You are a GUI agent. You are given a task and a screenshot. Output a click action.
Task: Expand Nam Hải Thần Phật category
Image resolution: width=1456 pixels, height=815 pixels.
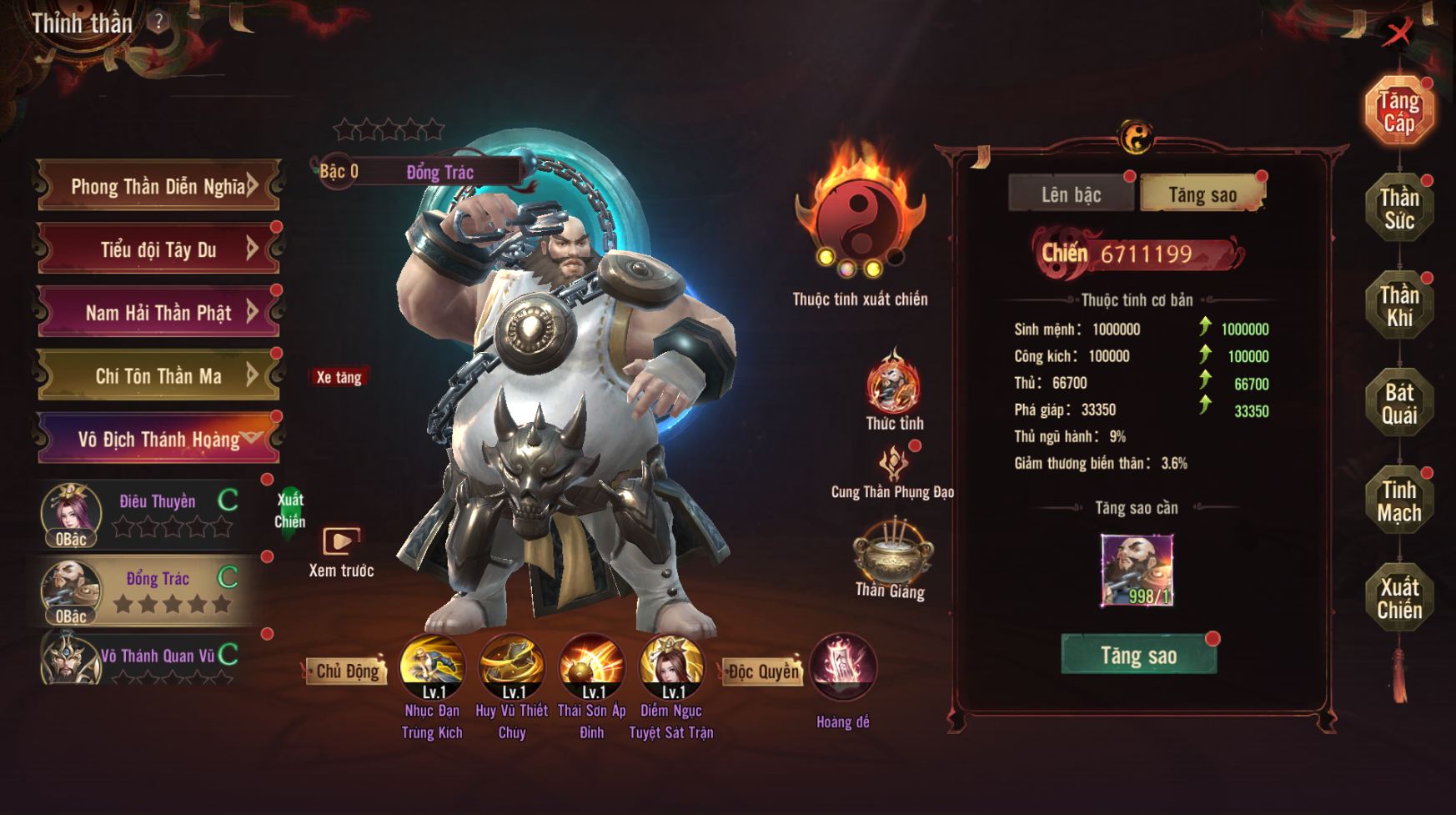point(158,313)
